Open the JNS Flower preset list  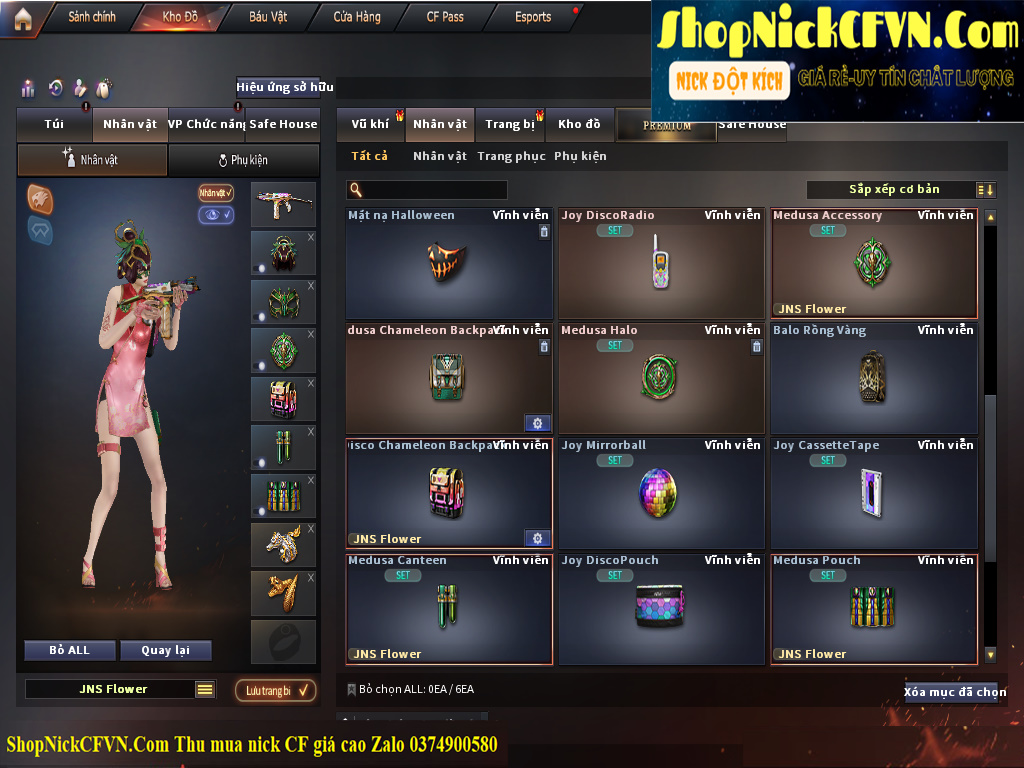click(x=205, y=689)
